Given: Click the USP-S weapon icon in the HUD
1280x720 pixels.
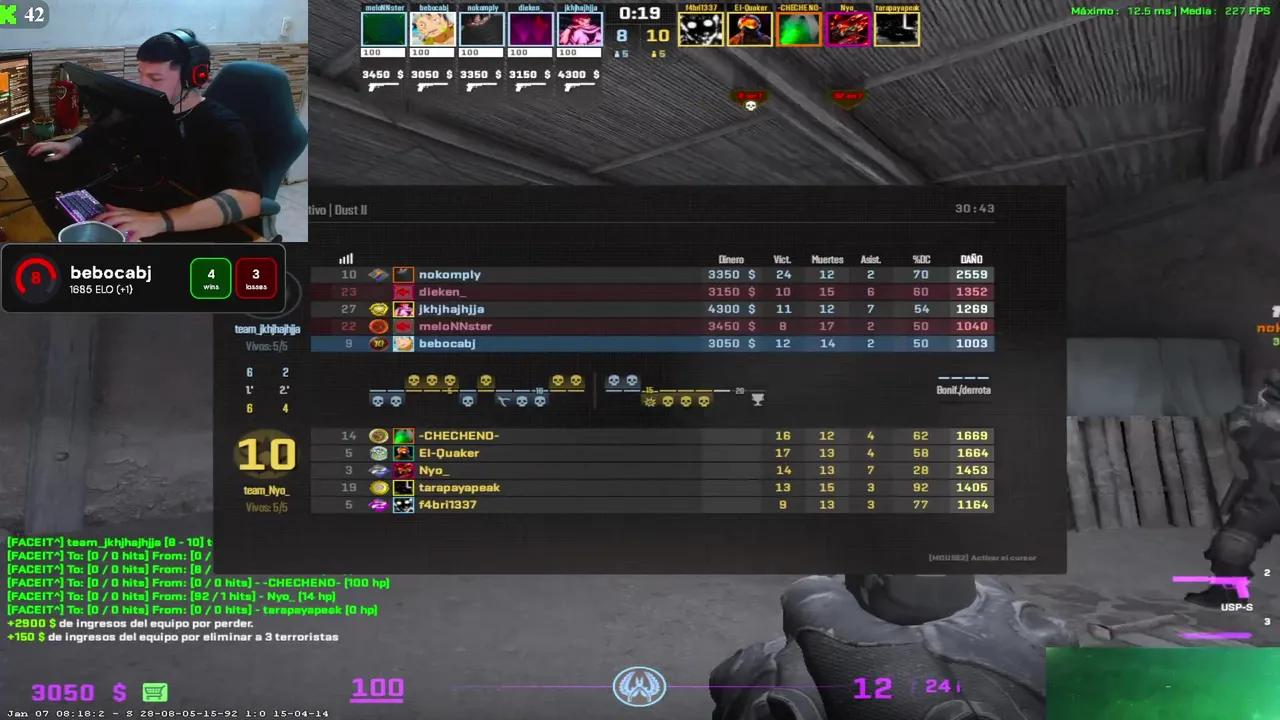Looking at the screenshot, I should (x=1209, y=586).
